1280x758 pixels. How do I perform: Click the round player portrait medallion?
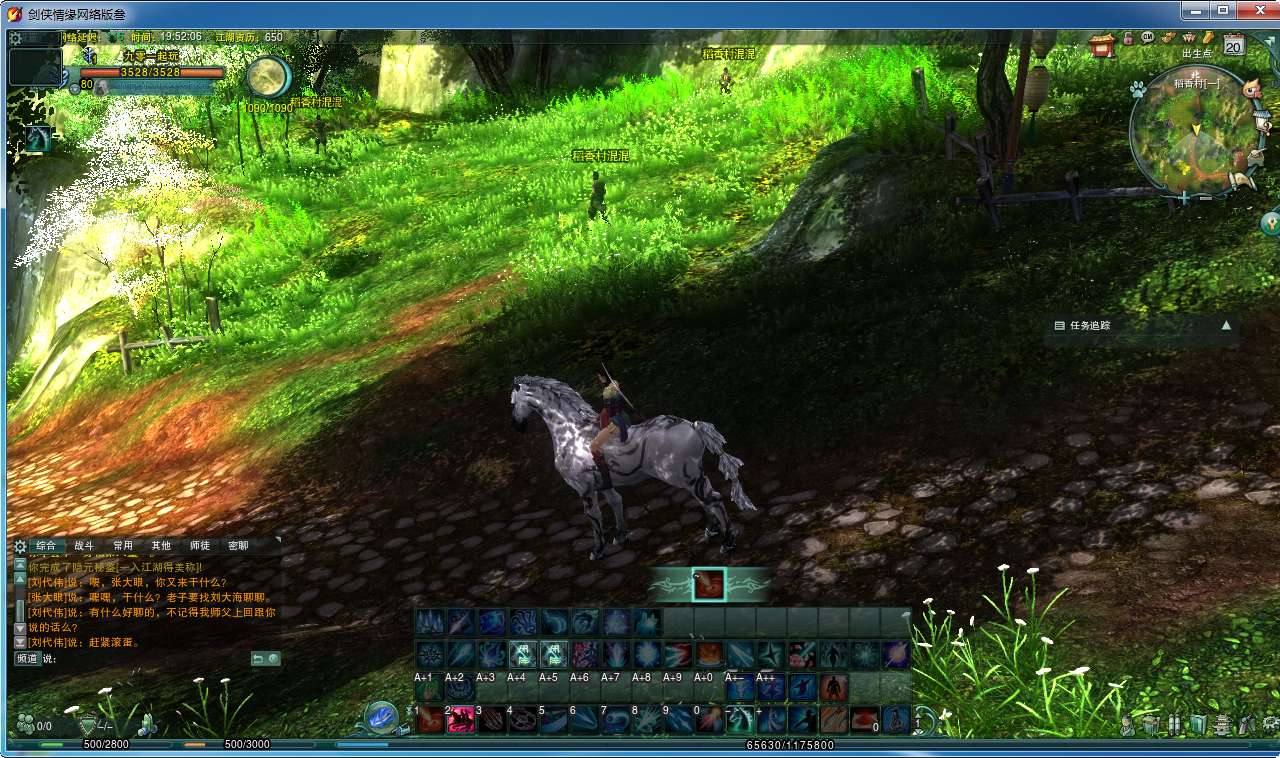coord(268,77)
